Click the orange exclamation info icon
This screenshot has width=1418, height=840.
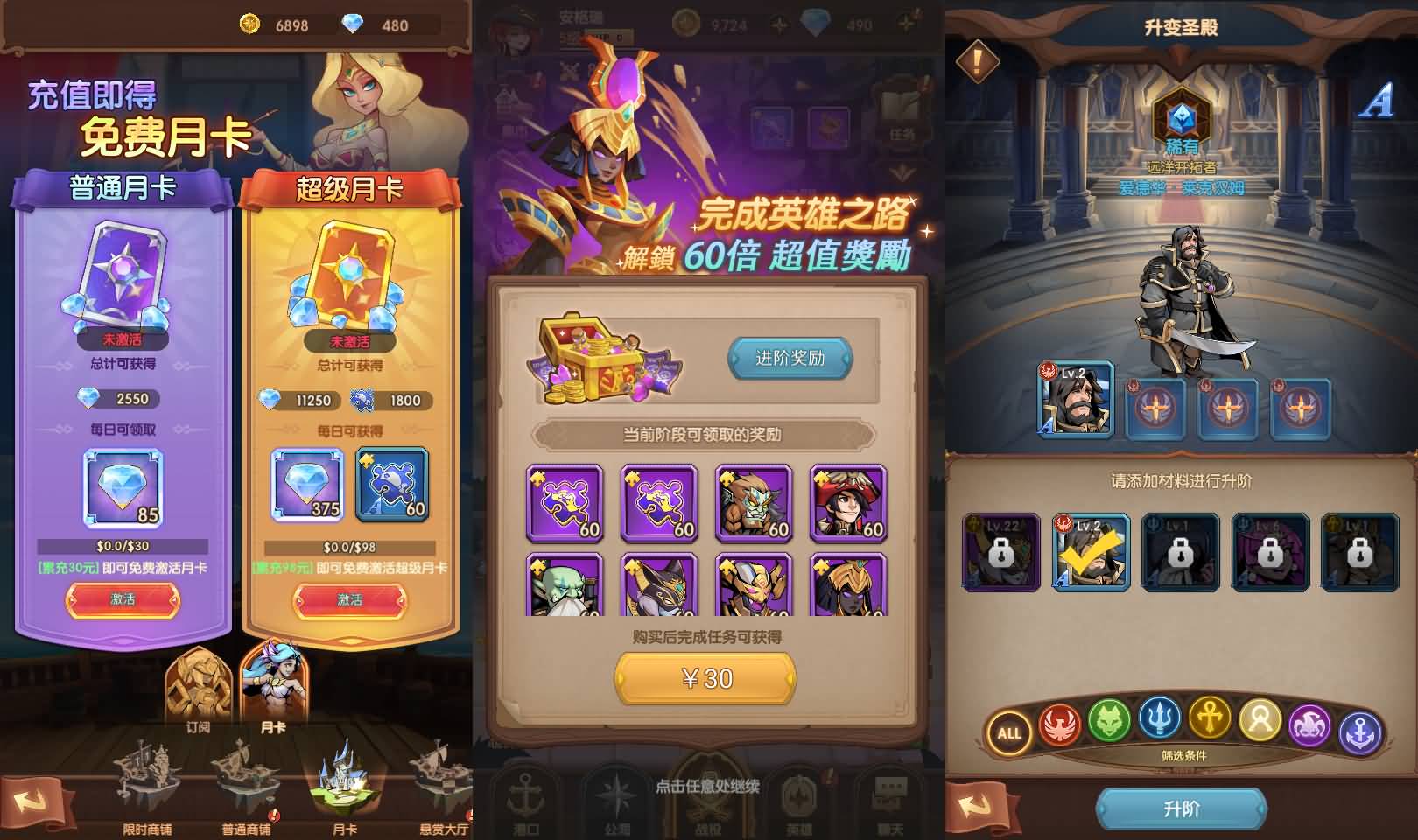978,60
